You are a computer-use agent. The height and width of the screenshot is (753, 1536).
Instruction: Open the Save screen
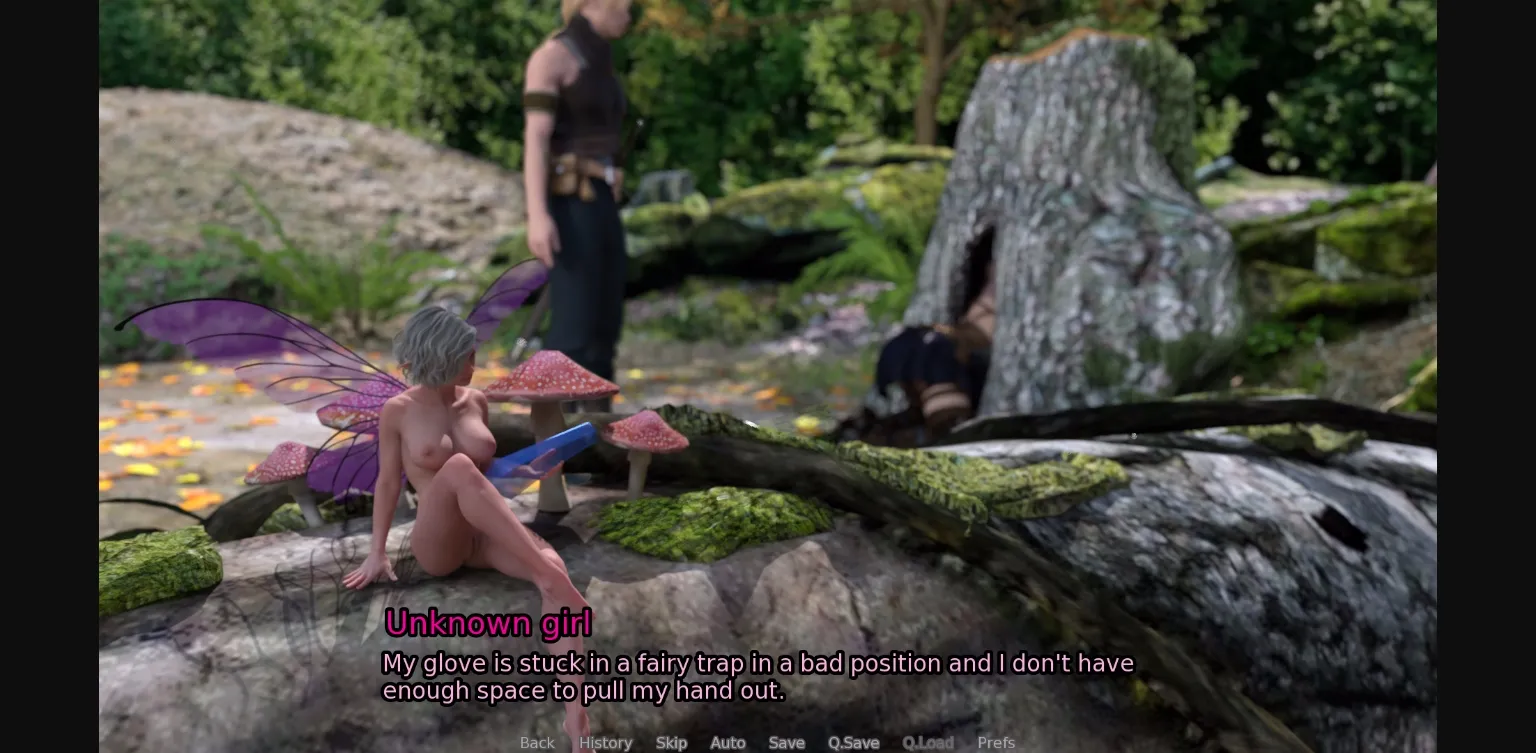(x=787, y=742)
